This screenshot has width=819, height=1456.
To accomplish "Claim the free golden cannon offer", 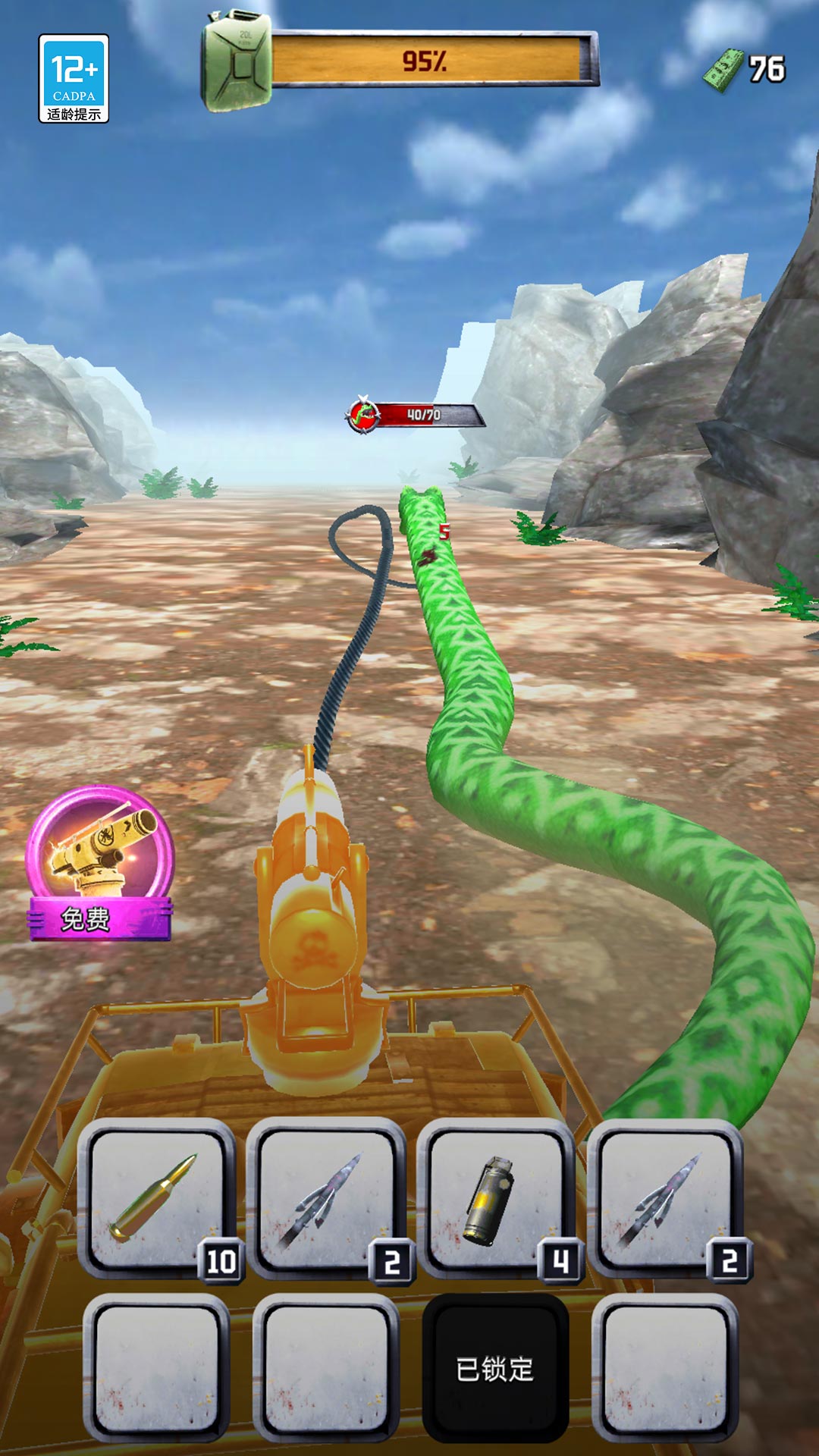I will coord(99,864).
